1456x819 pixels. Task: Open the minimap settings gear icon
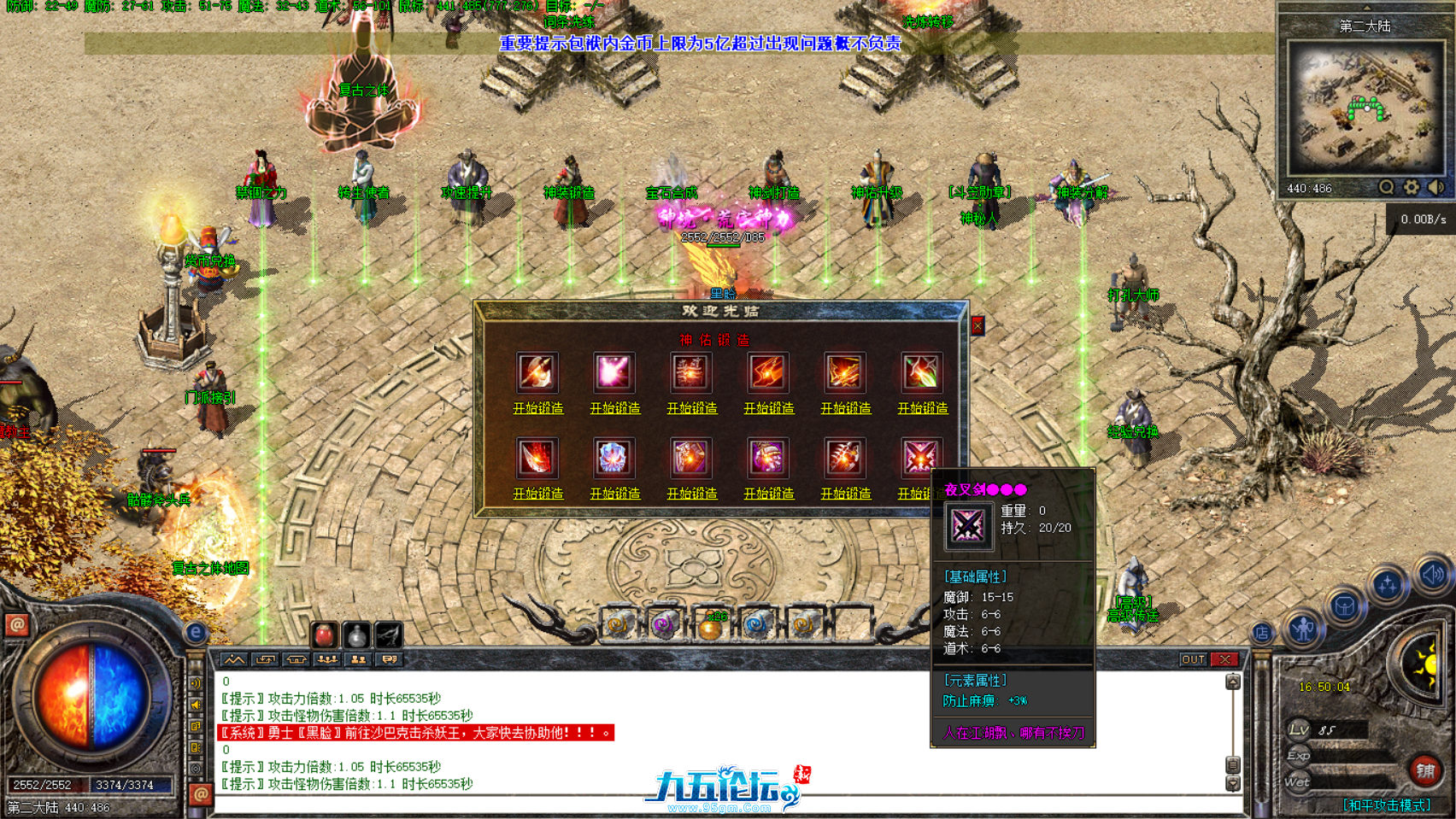click(x=1412, y=187)
